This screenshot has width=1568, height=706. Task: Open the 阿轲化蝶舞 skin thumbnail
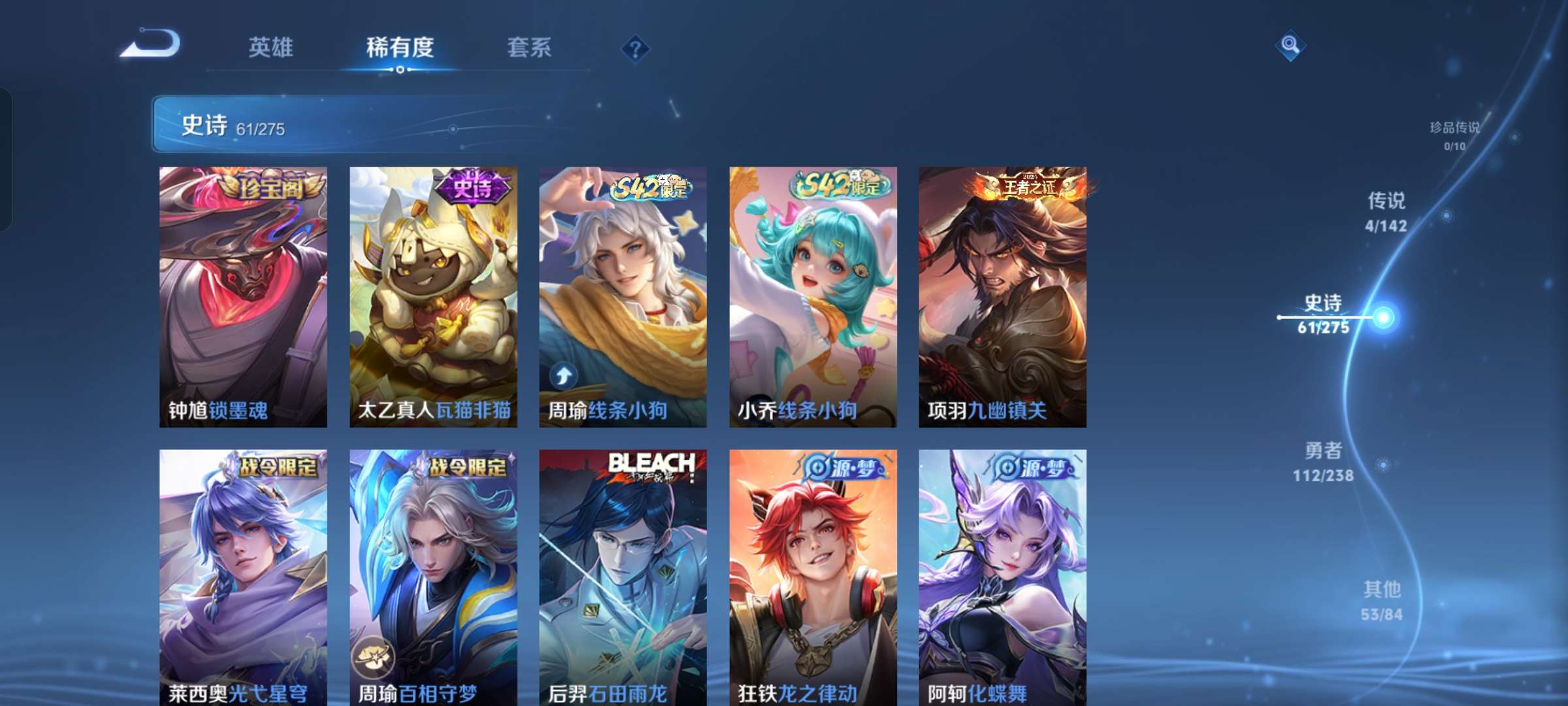click(1003, 575)
